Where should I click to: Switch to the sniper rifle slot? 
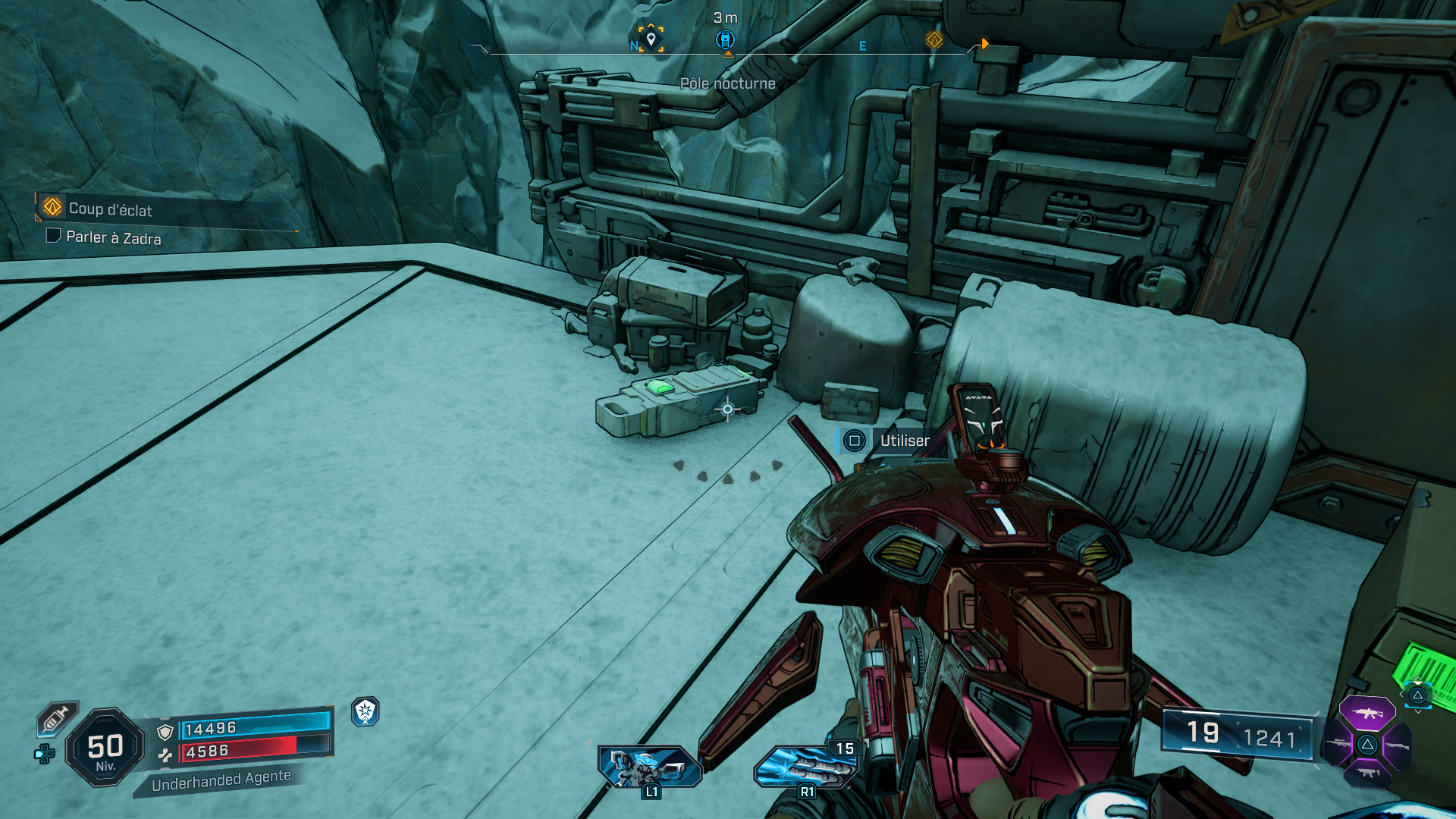1338,744
